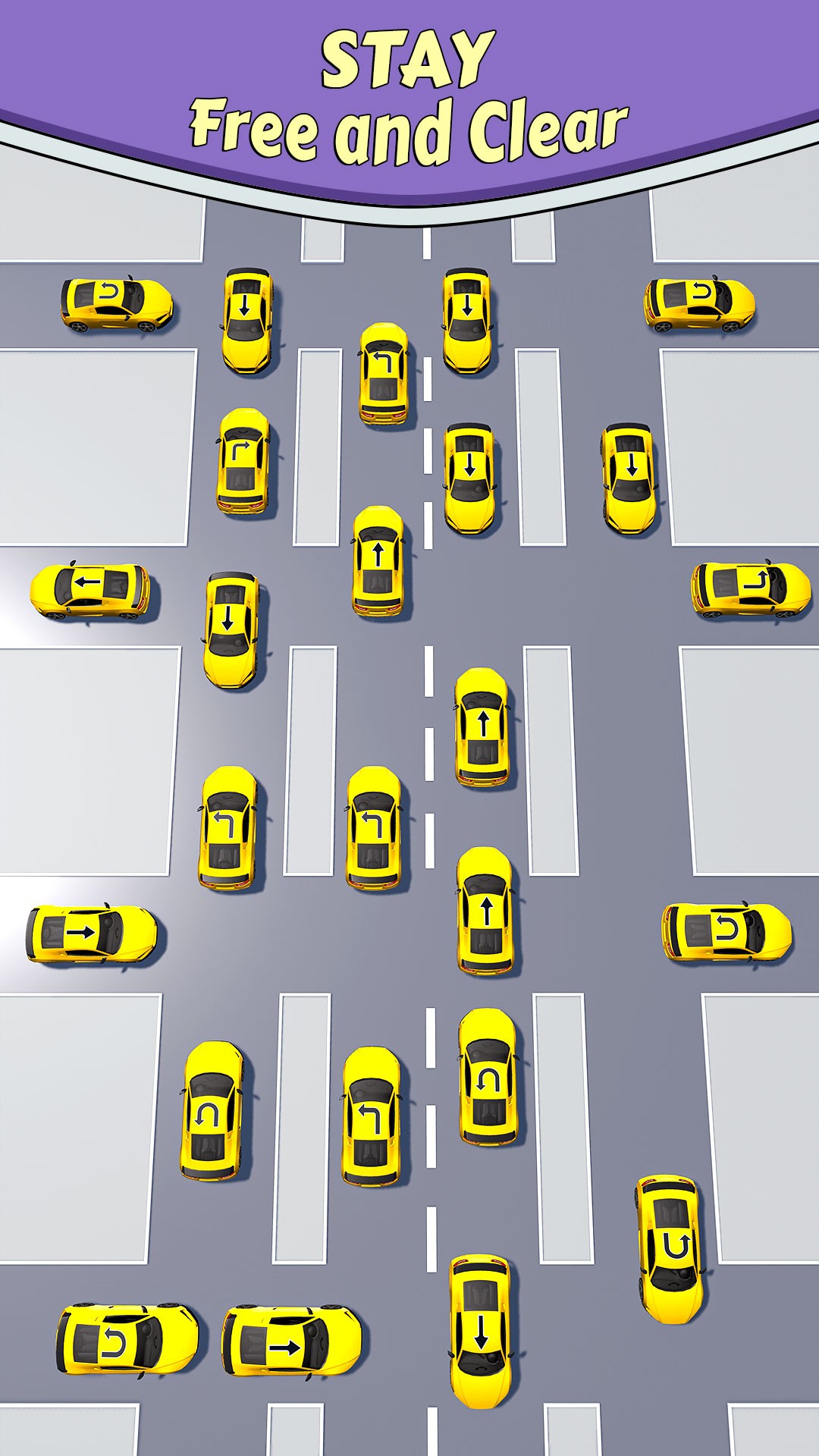Select the car with the straight left-pointing arrow
The width and height of the screenshot is (819, 1456).
(90, 590)
